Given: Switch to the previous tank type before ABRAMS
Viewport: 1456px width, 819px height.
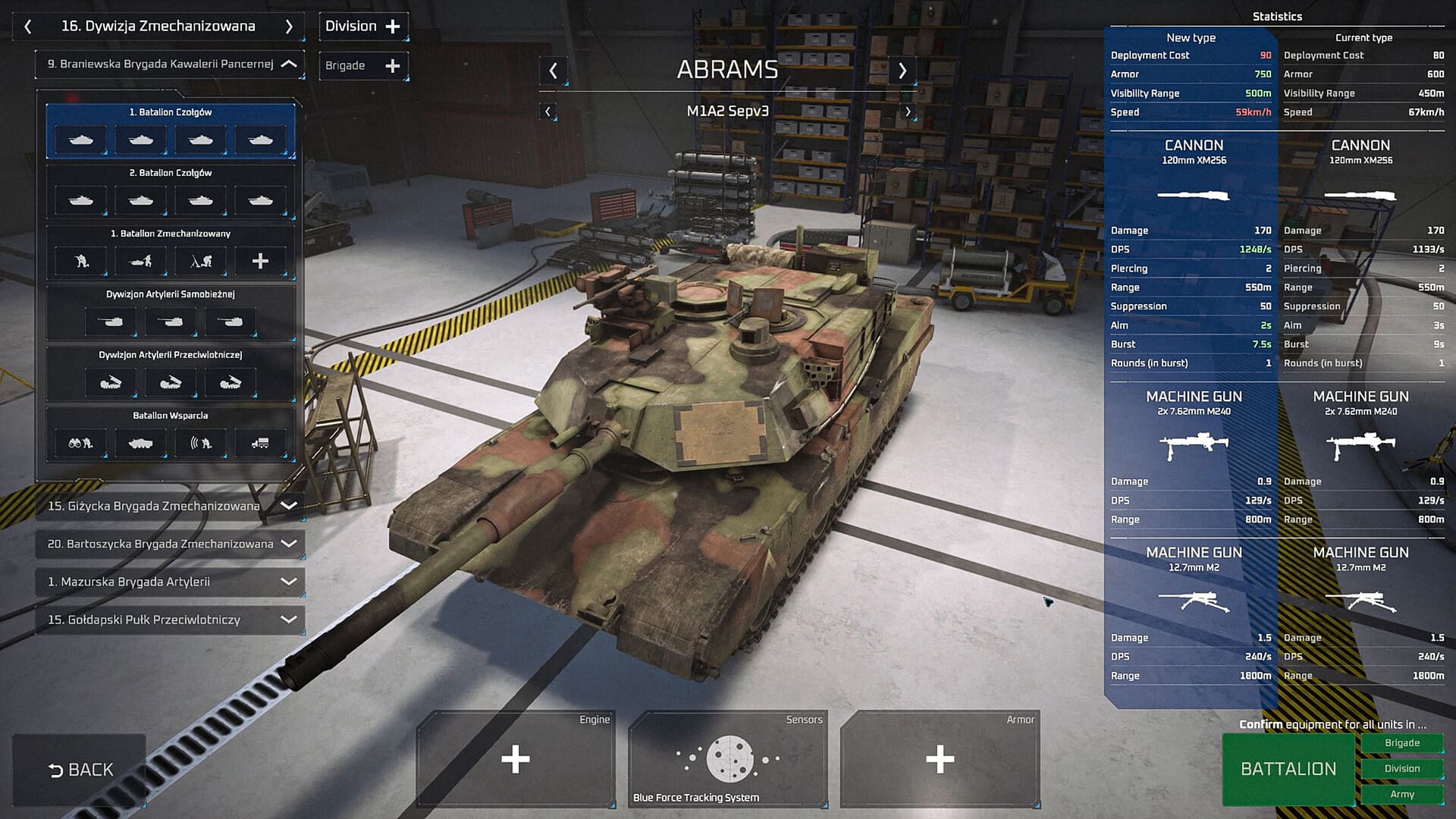Looking at the screenshot, I should click(554, 71).
